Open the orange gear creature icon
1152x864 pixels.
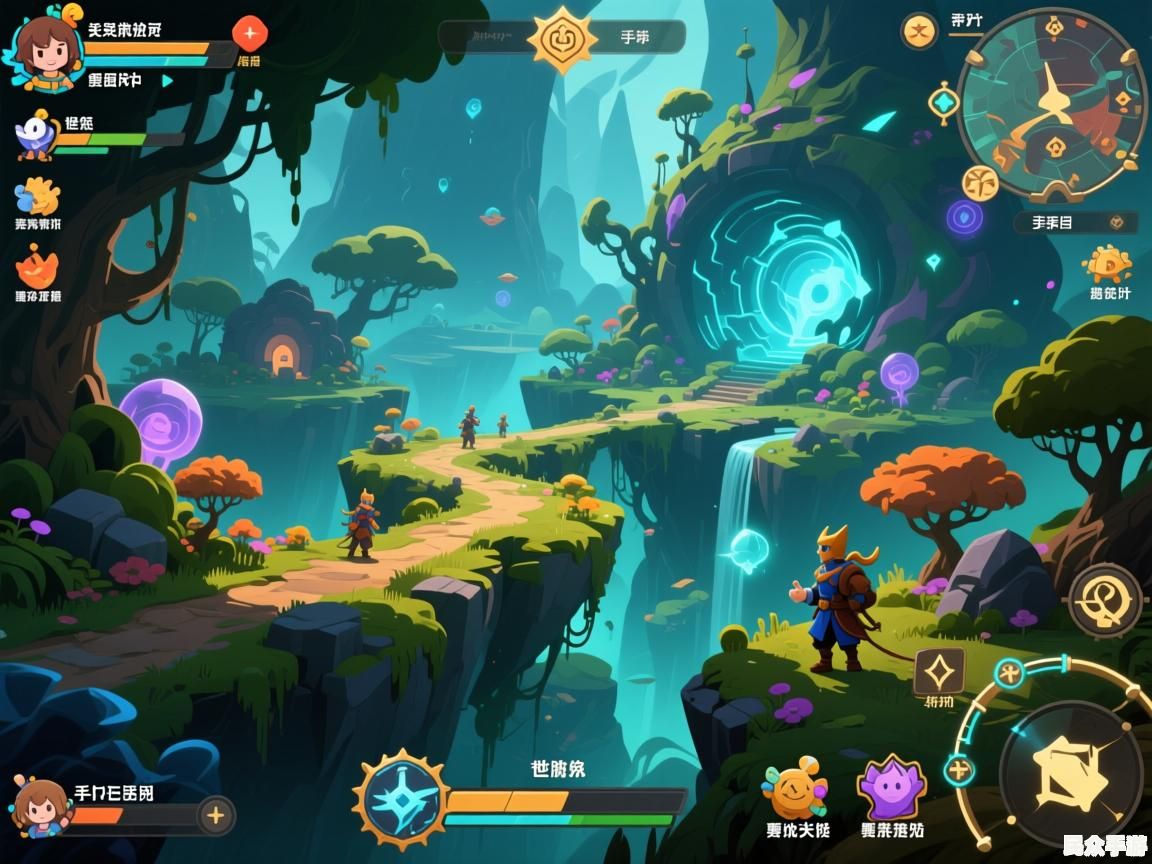tap(1108, 265)
